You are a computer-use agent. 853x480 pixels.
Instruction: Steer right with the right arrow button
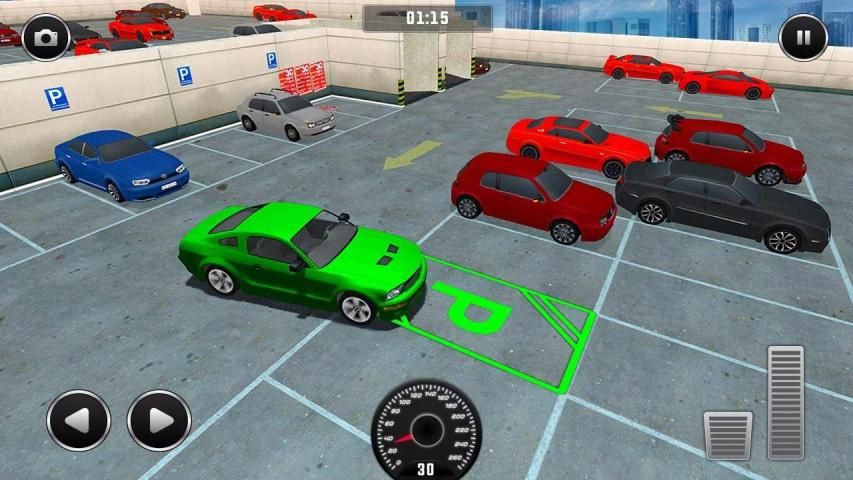coord(159,420)
